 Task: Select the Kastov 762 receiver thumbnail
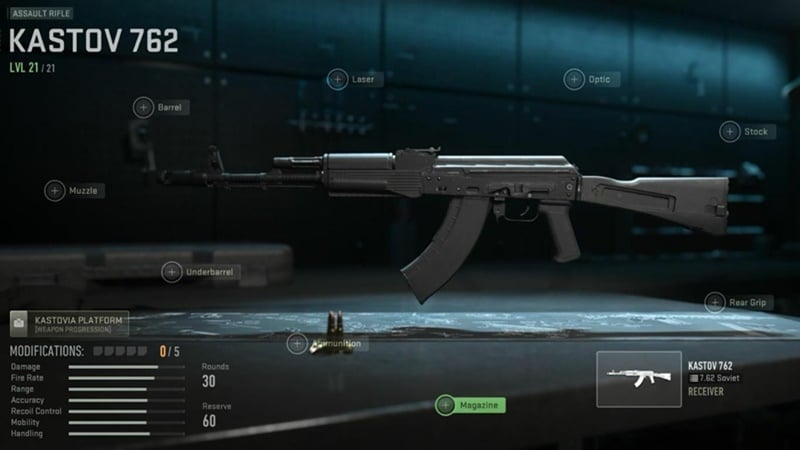click(x=639, y=379)
